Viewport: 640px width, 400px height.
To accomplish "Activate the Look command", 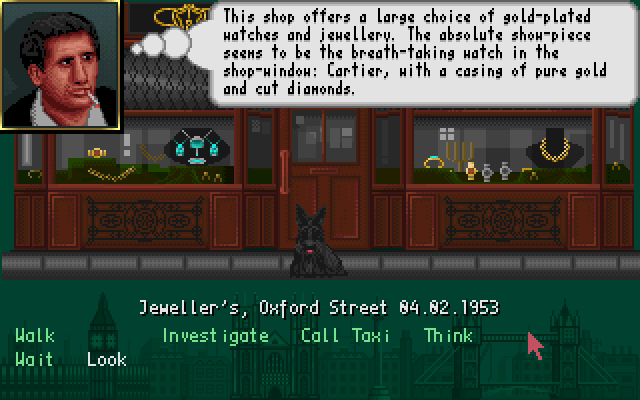I will tap(106, 360).
